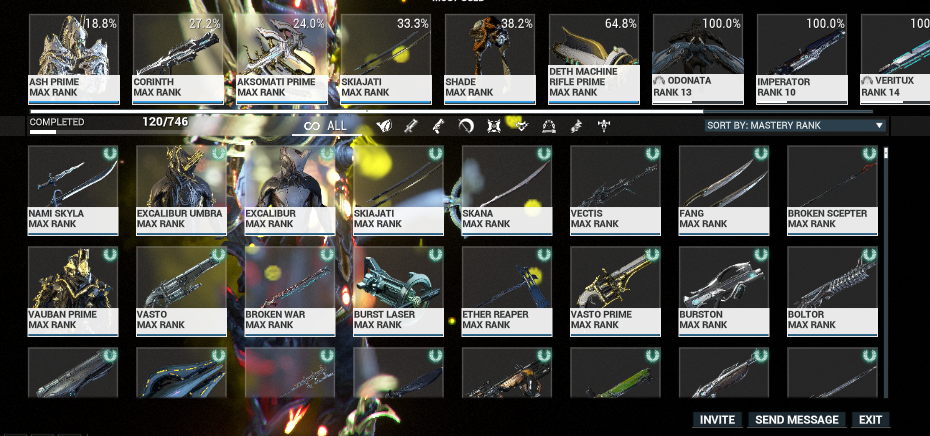The height and width of the screenshot is (436, 930).
Task: Send Message to this player
Action: pyautogui.click(x=797, y=420)
